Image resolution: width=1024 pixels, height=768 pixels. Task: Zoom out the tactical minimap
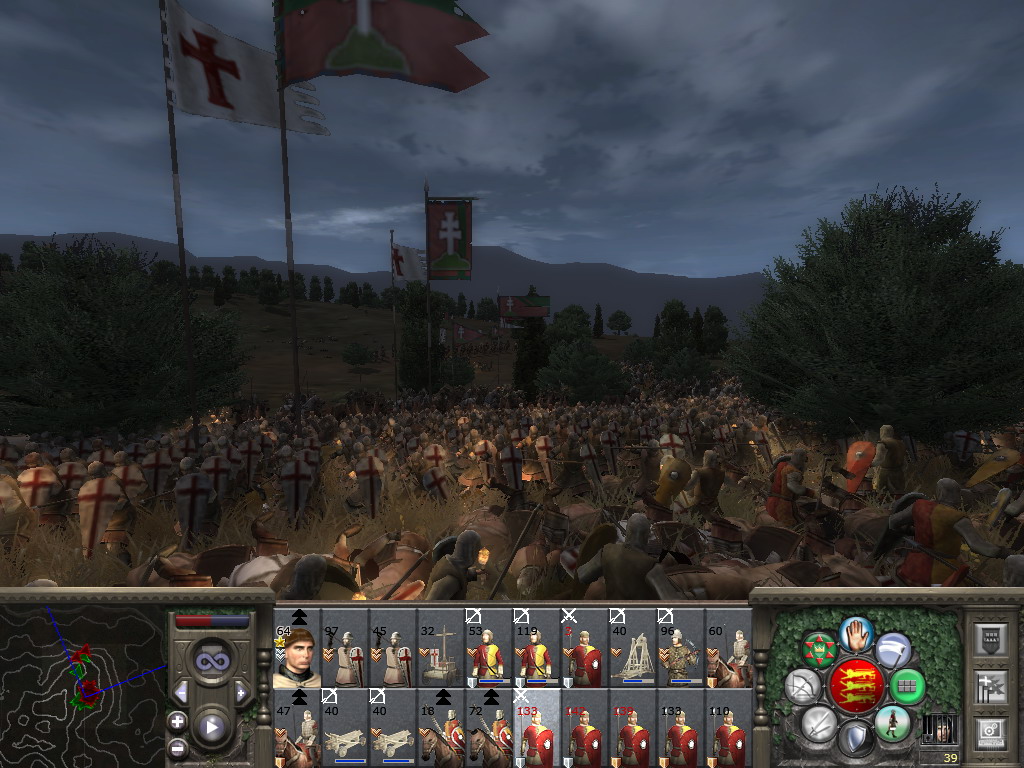click(x=177, y=747)
